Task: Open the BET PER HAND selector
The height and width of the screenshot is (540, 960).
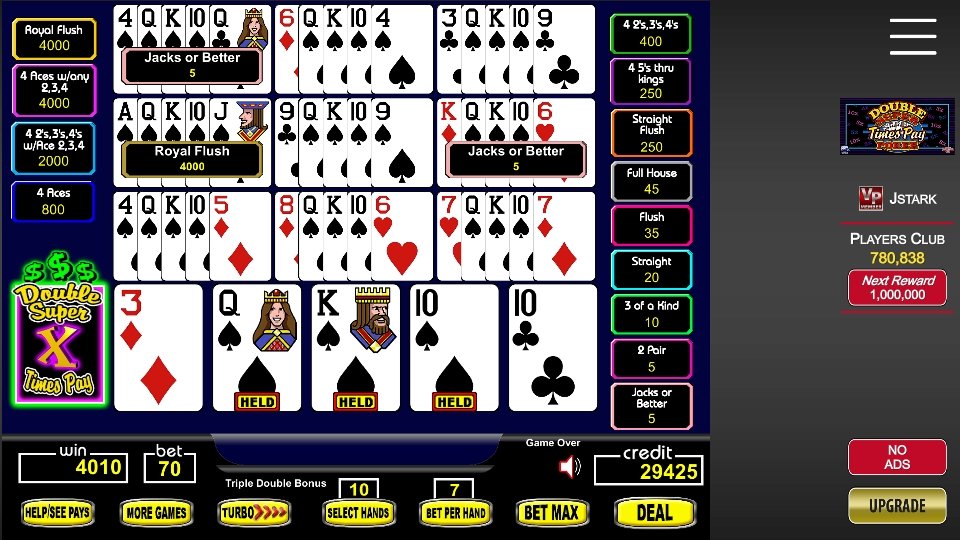Action: (x=455, y=513)
